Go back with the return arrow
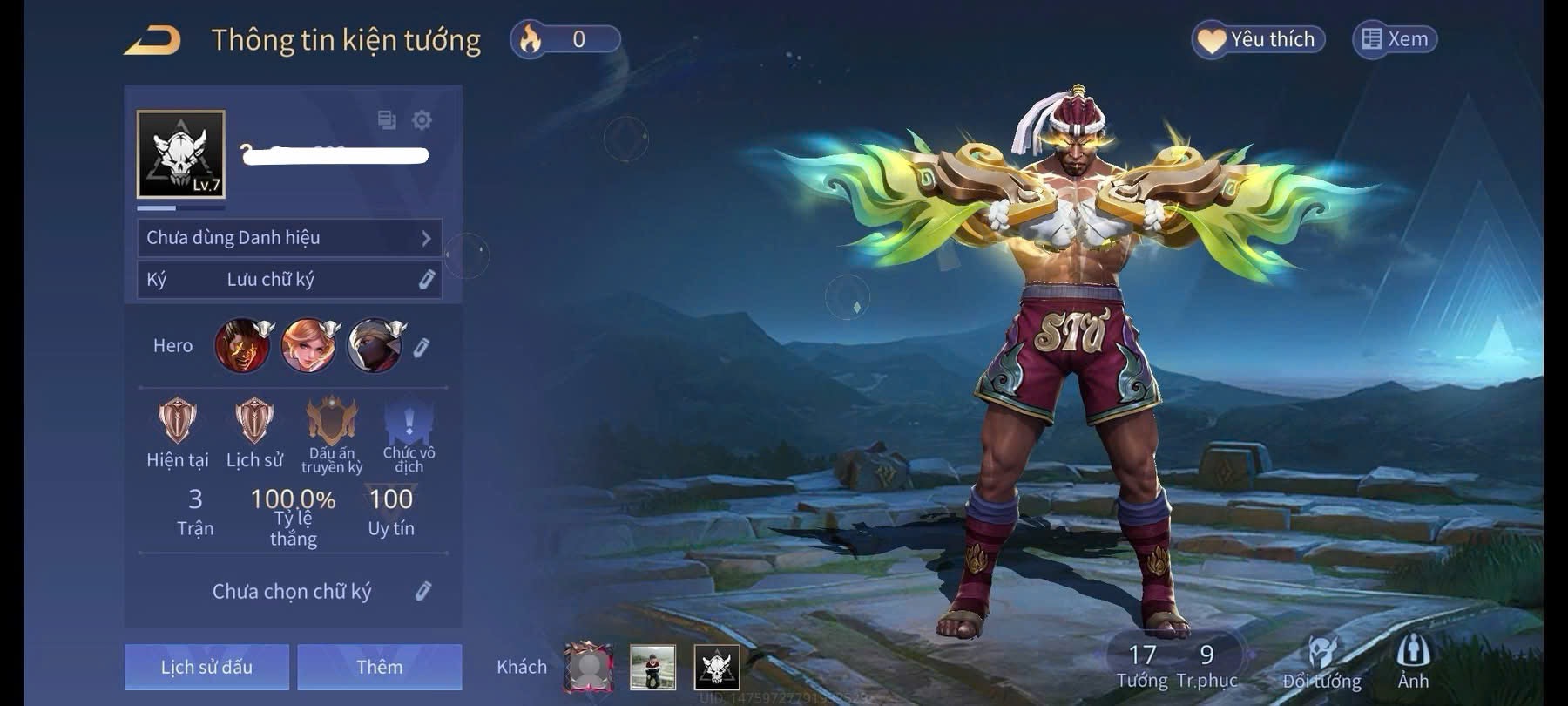The image size is (1568, 706). point(152,40)
